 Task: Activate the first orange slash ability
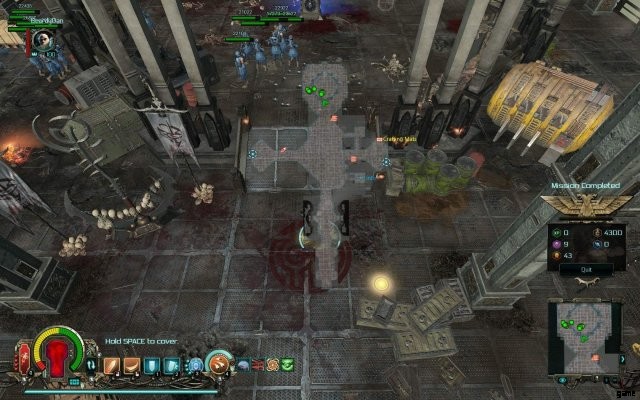tap(112, 366)
